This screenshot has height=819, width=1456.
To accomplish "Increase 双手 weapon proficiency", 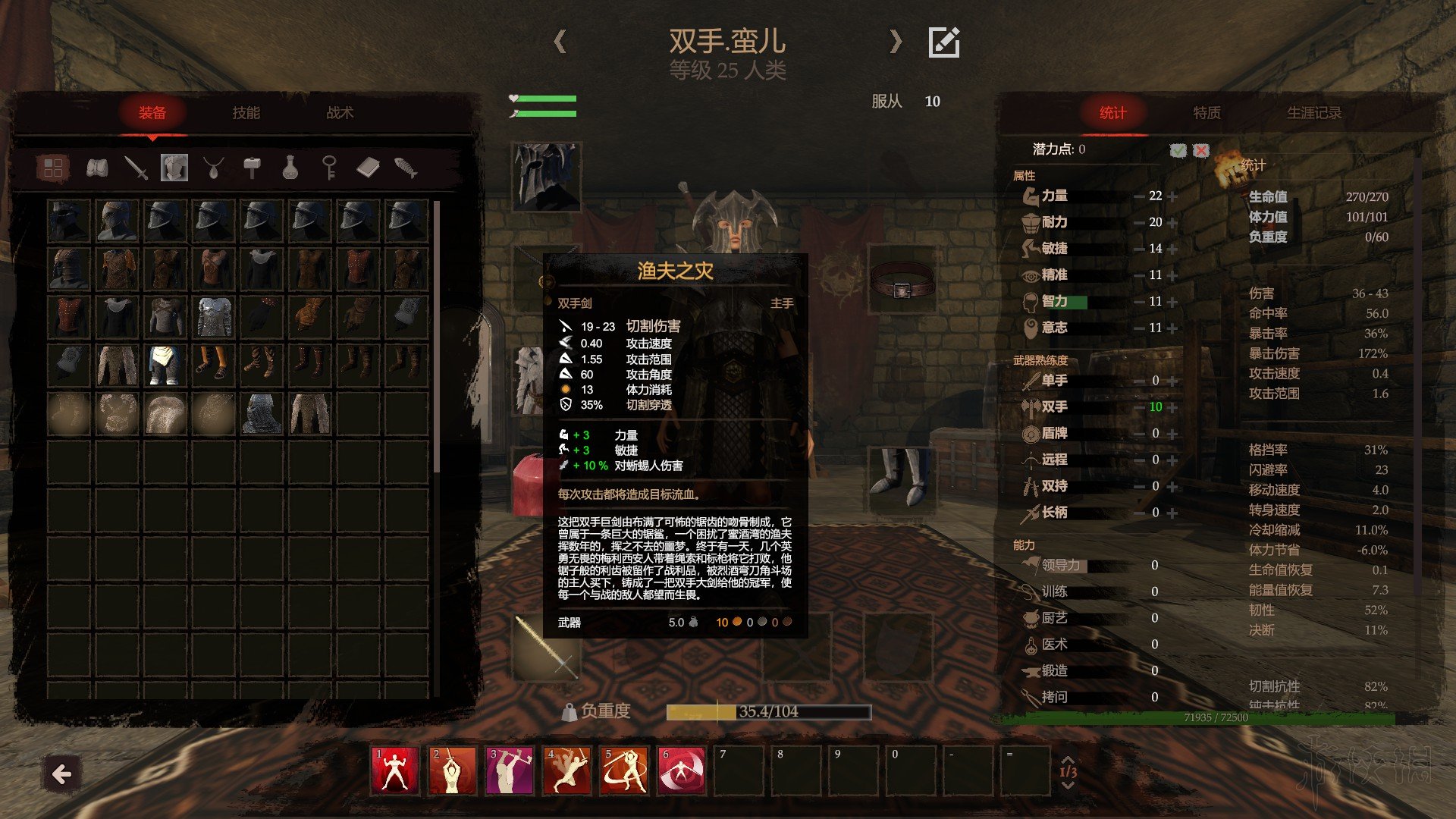I will point(1173,407).
